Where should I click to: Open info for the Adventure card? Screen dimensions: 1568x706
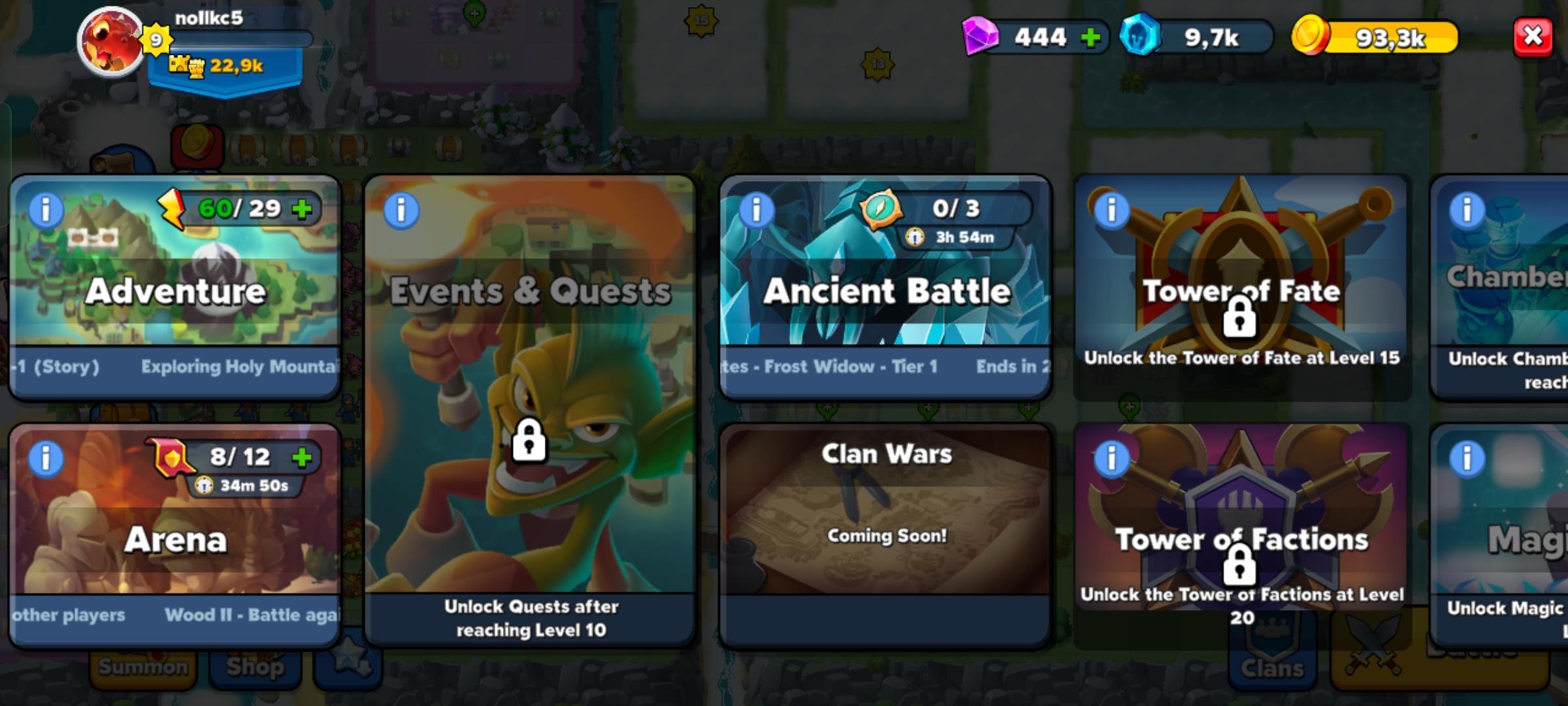click(x=44, y=210)
